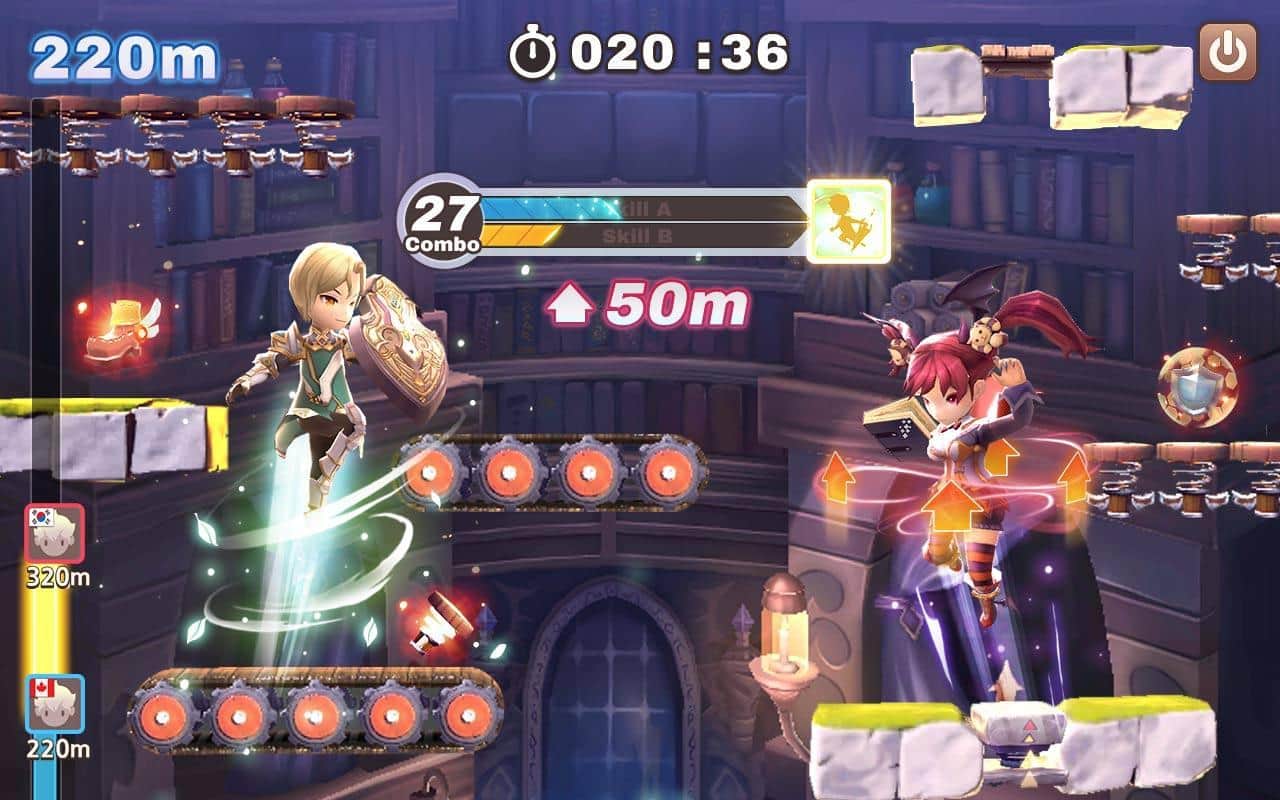This screenshot has height=800, width=1280.
Task: Activate the glowing golden skill icon
Action: click(x=849, y=221)
